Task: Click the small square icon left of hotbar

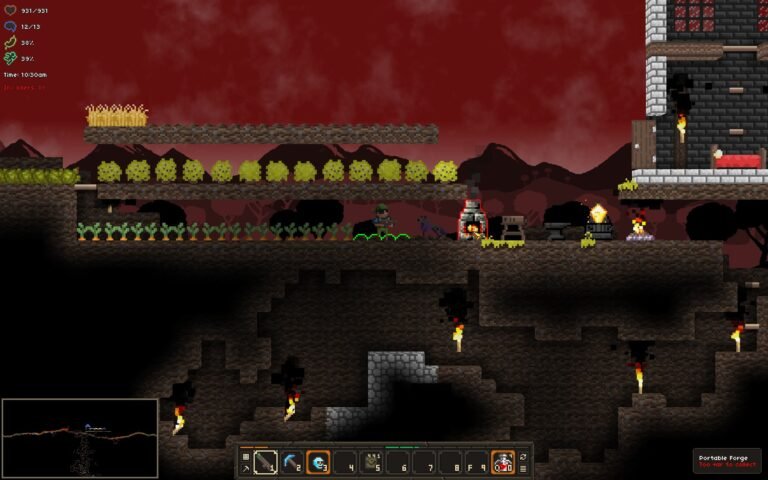Action: coord(246,456)
